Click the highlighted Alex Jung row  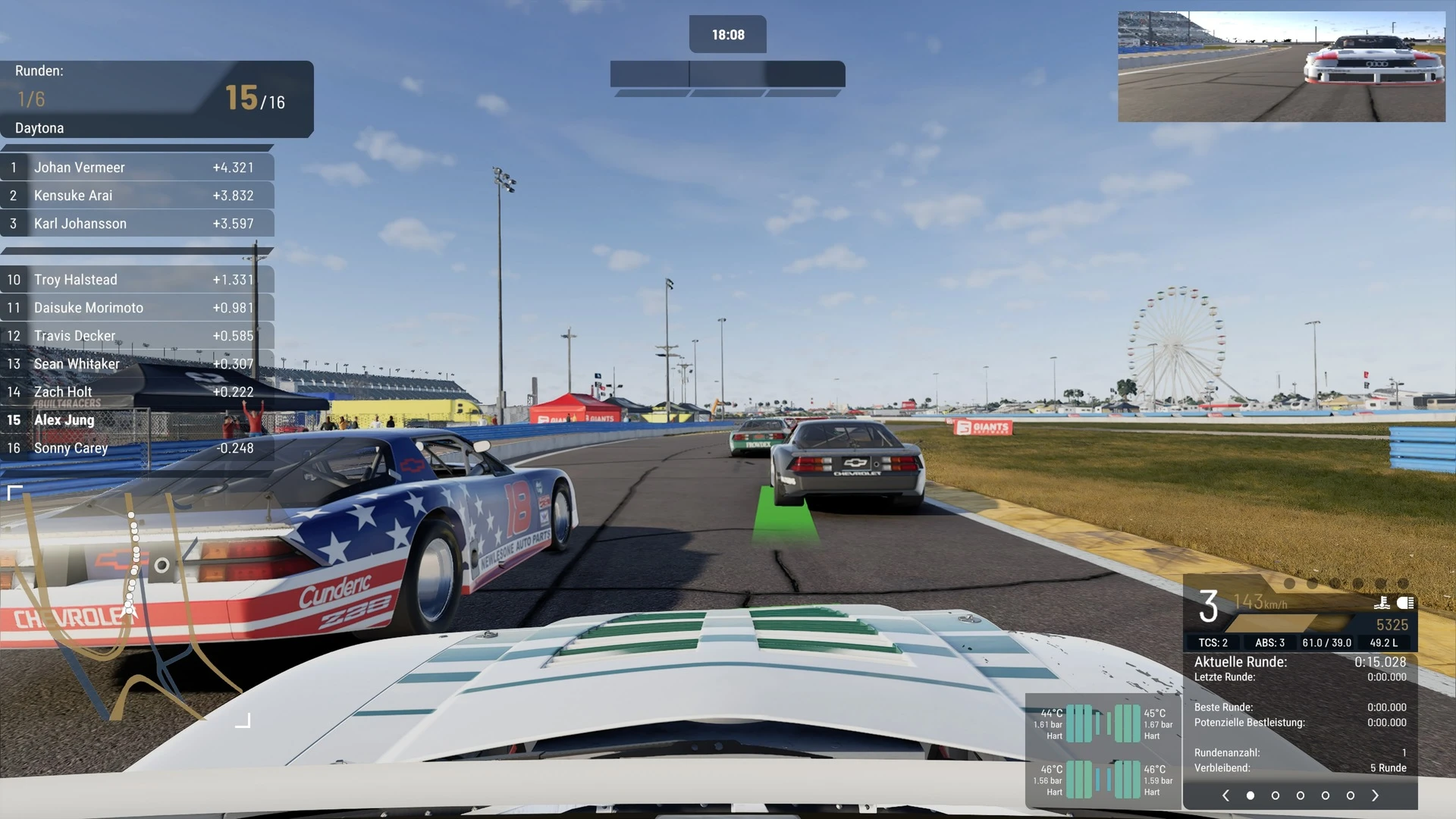(x=136, y=420)
